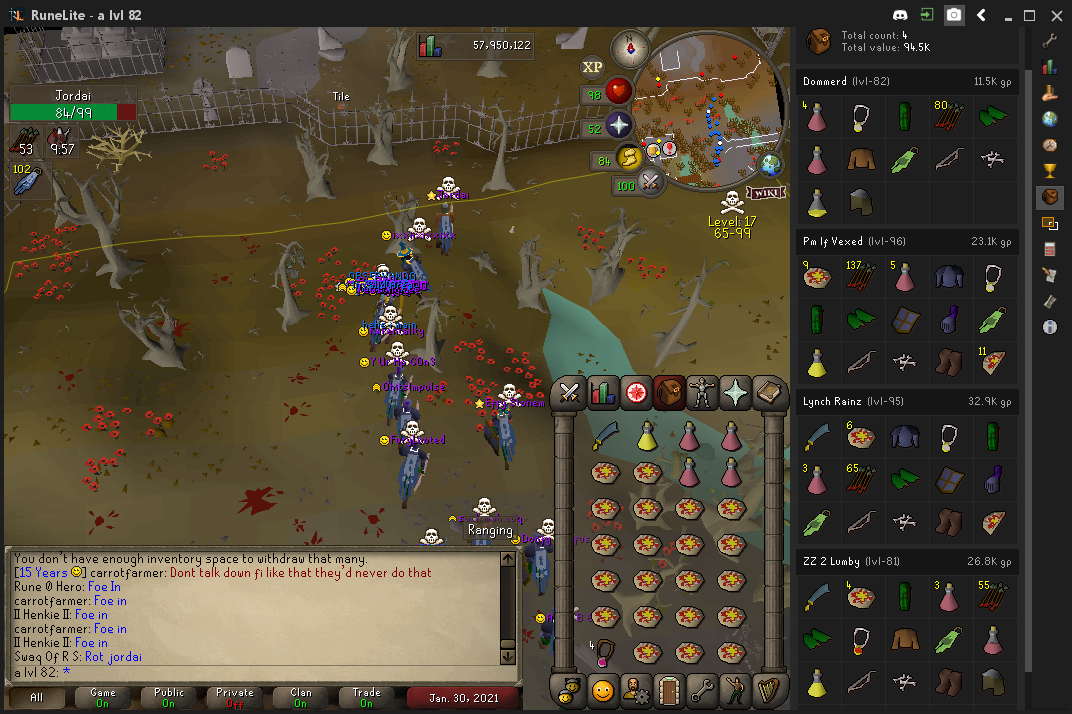This screenshot has height=714, width=1072.
Task: Select the Clan chat filter
Action: click(301, 696)
